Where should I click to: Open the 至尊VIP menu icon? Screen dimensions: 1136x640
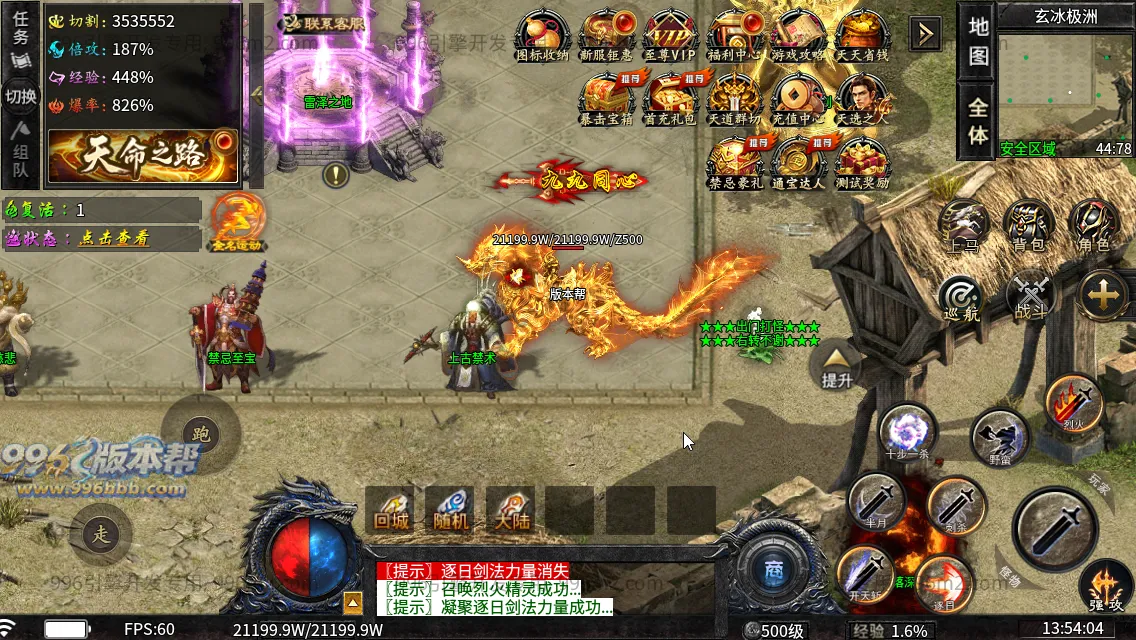click(670, 36)
